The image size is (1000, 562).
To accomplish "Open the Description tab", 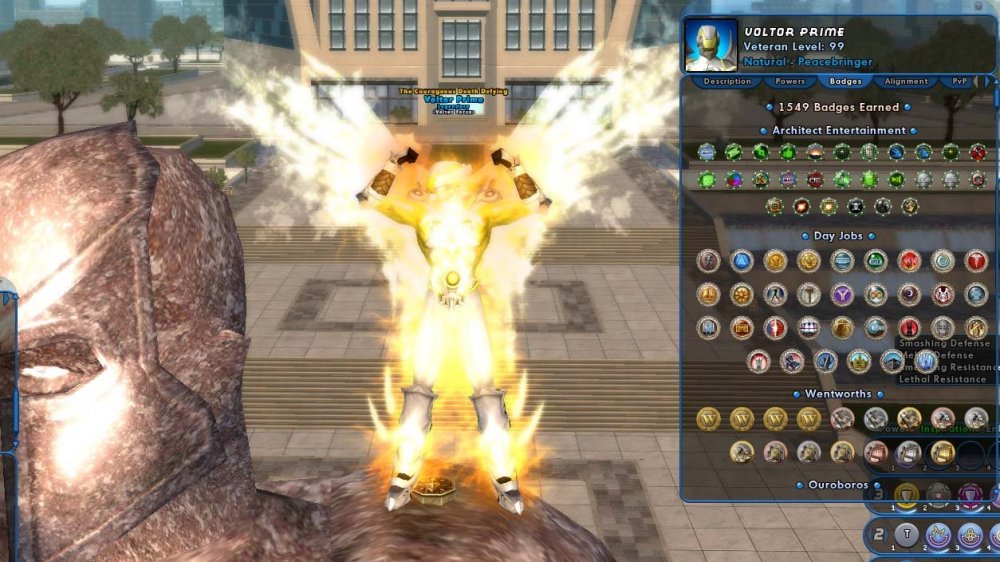I will pos(727,81).
